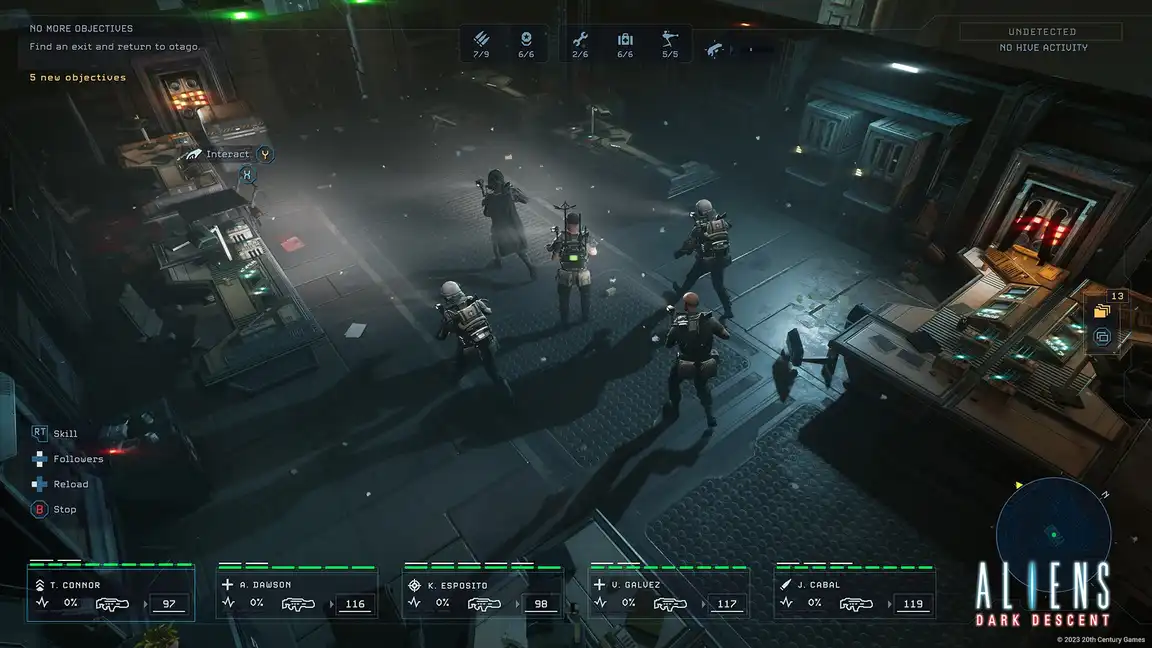Viewport: 1152px width, 648px height.
Task: Open the yellow datapad folders icon
Action: click(x=1102, y=311)
